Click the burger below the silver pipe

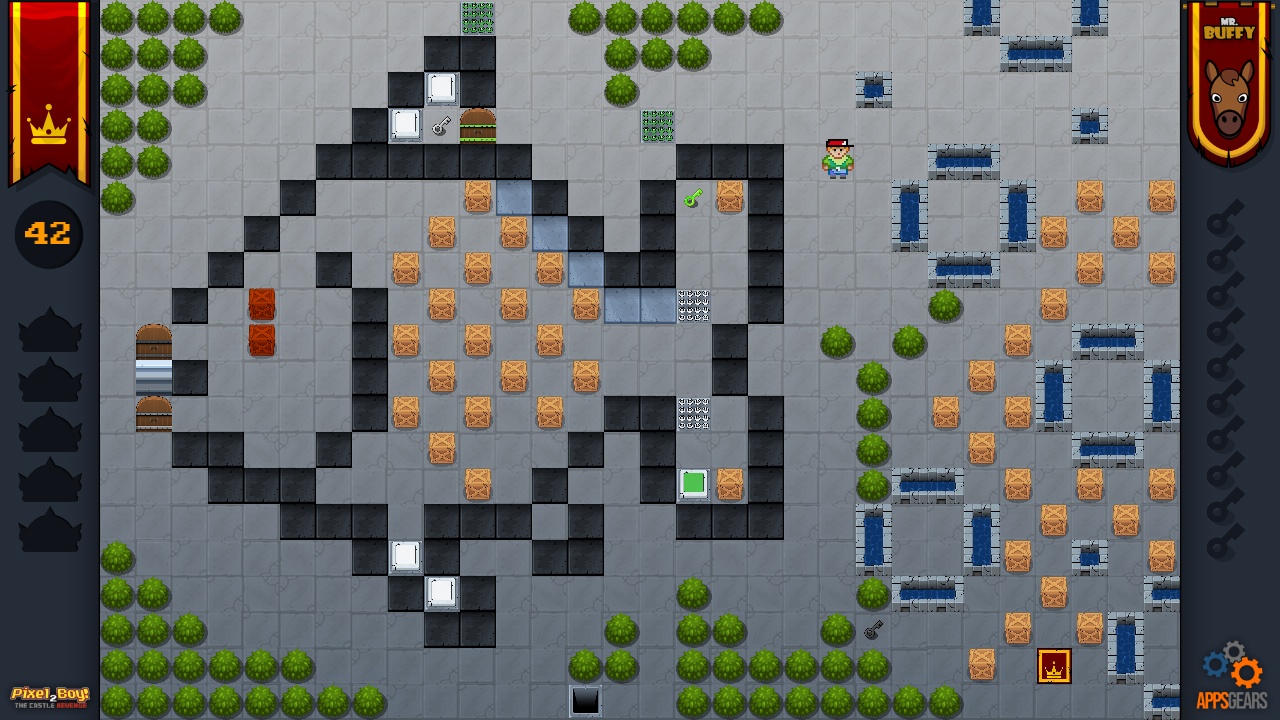click(x=155, y=415)
